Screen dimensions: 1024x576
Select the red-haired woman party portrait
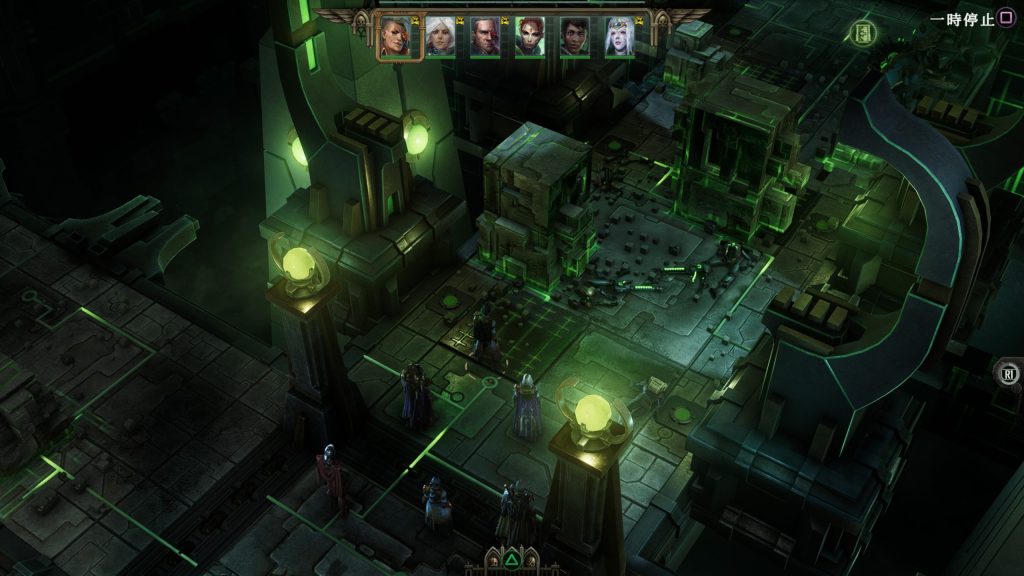[530, 37]
